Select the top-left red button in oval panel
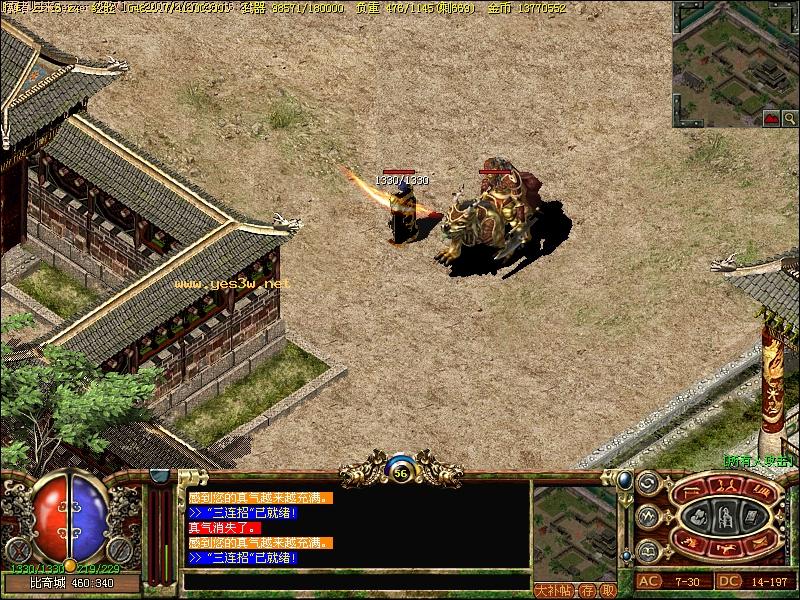 point(689,493)
